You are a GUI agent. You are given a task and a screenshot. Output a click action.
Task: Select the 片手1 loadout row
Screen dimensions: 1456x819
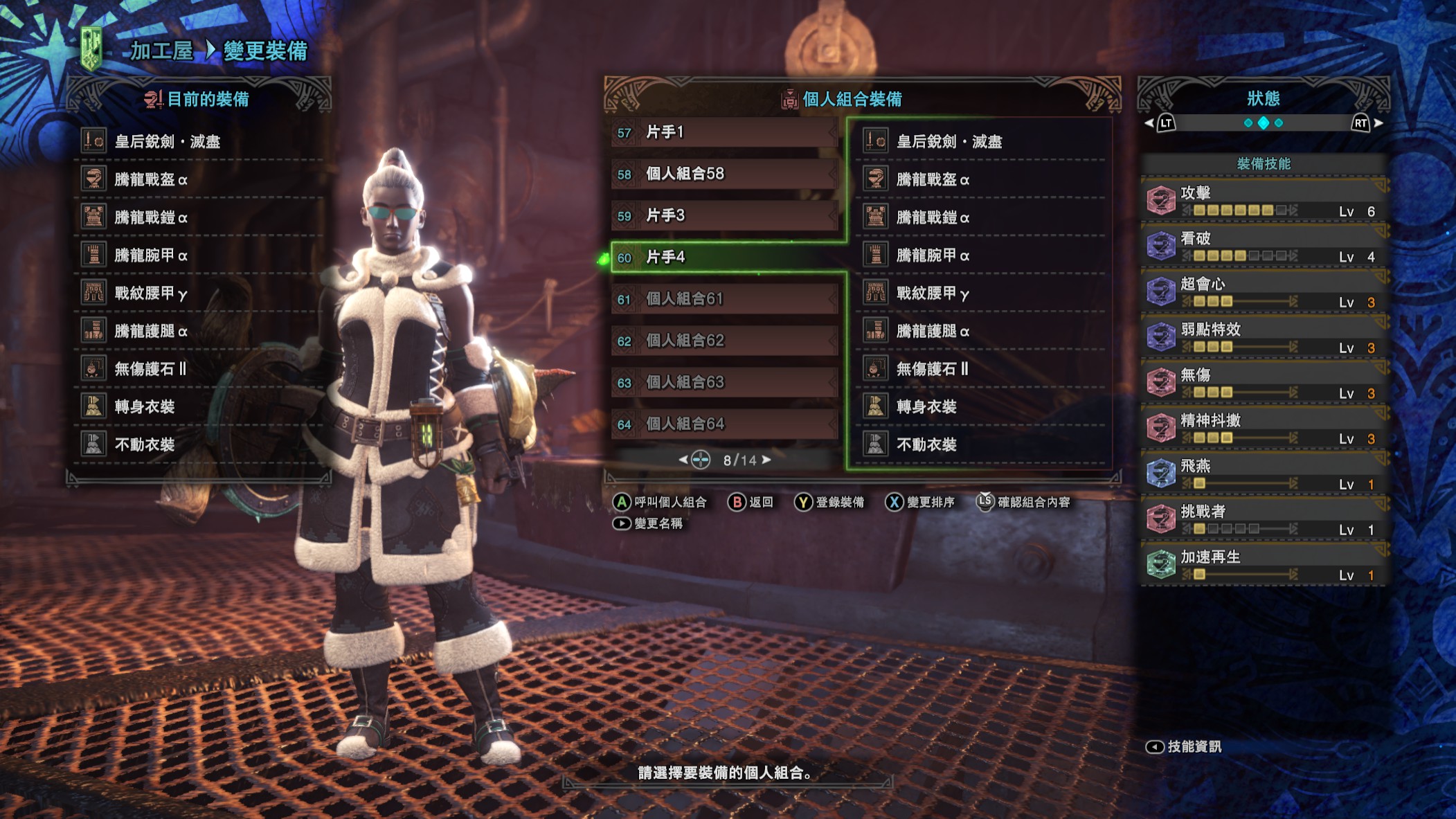723,132
